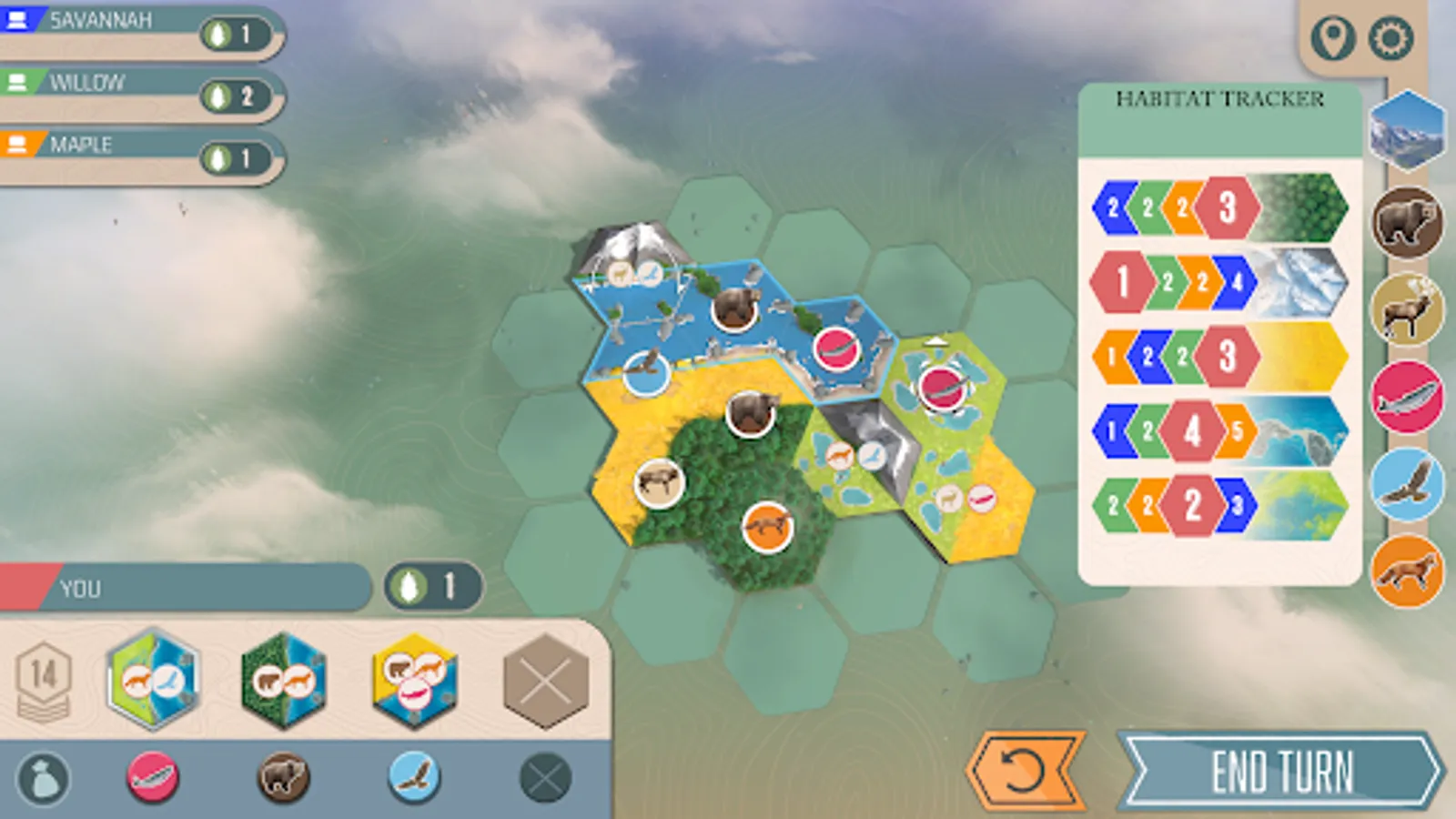Click the bag icon for wildlife tokens

point(44,776)
